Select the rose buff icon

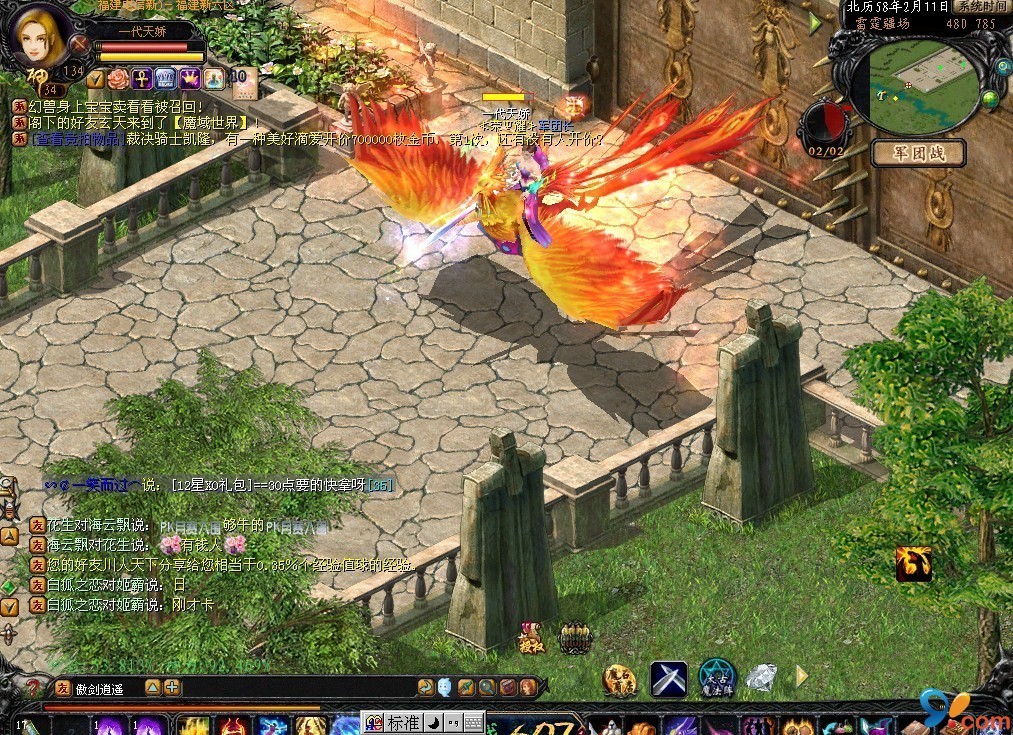pyautogui.click(x=118, y=78)
